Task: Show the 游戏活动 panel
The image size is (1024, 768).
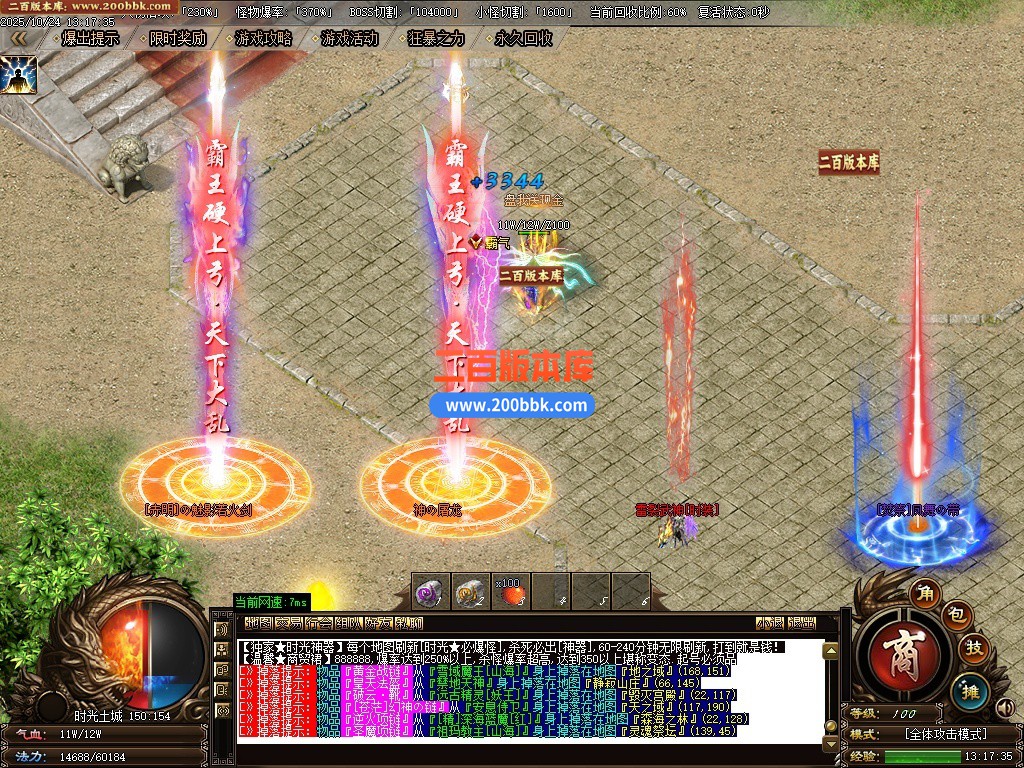Action: click(350, 39)
